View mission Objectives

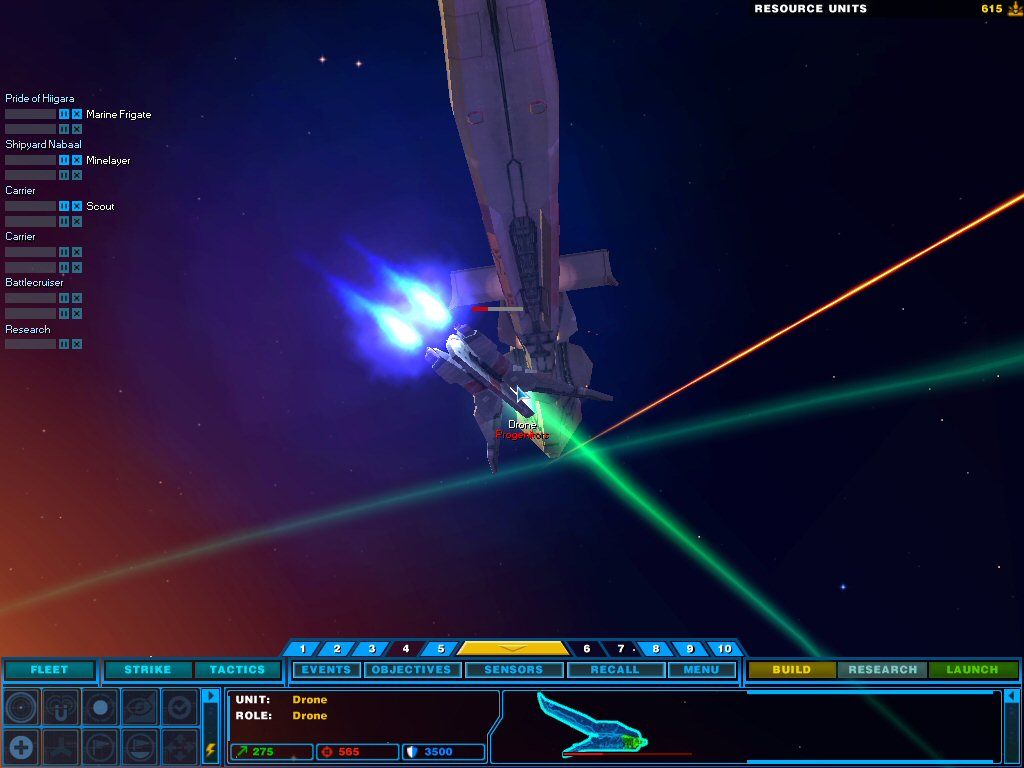click(411, 670)
